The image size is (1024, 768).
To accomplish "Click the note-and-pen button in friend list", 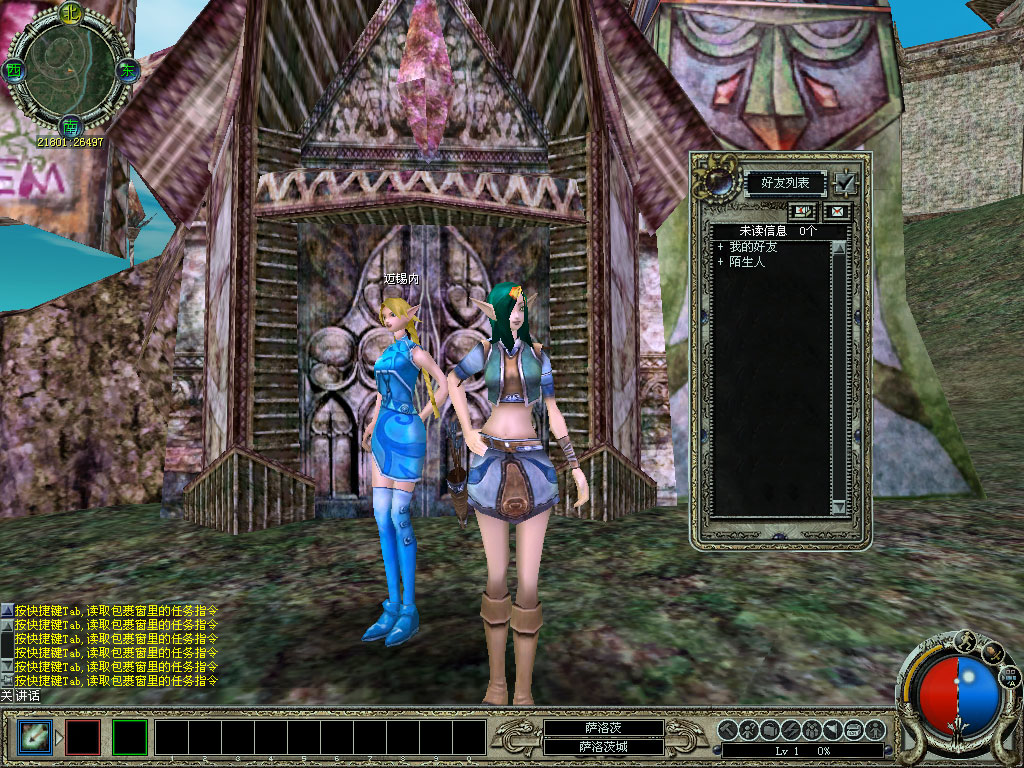I will point(802,211).
